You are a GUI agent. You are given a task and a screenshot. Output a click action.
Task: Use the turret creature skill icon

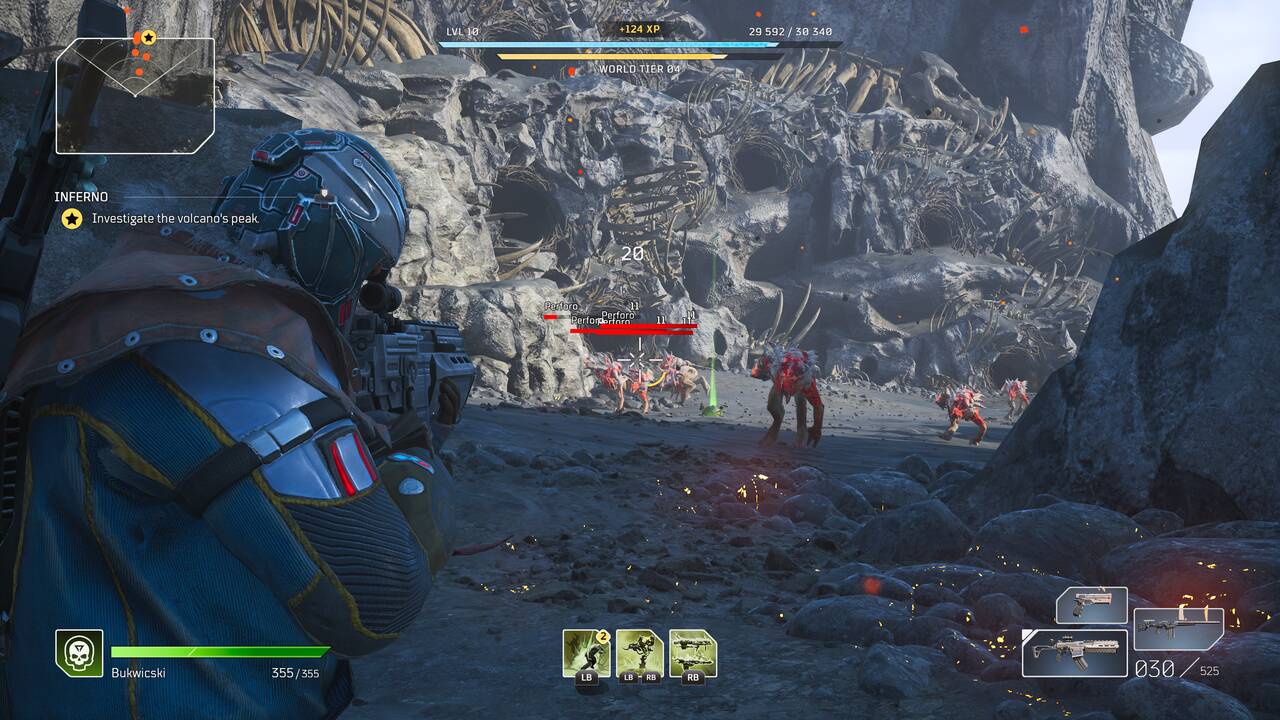click(x=639, y=653)
